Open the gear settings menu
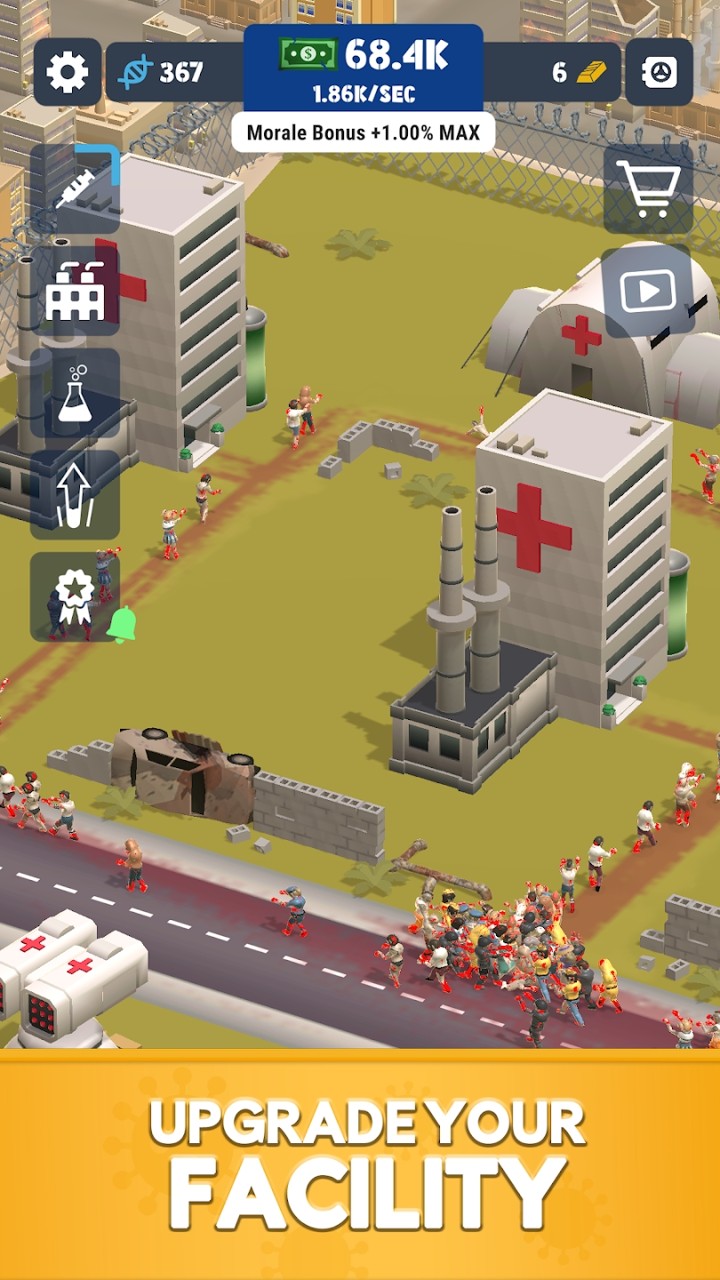Image resolution: width=720 pixels, height=1280 pixels. coord(67,72)
